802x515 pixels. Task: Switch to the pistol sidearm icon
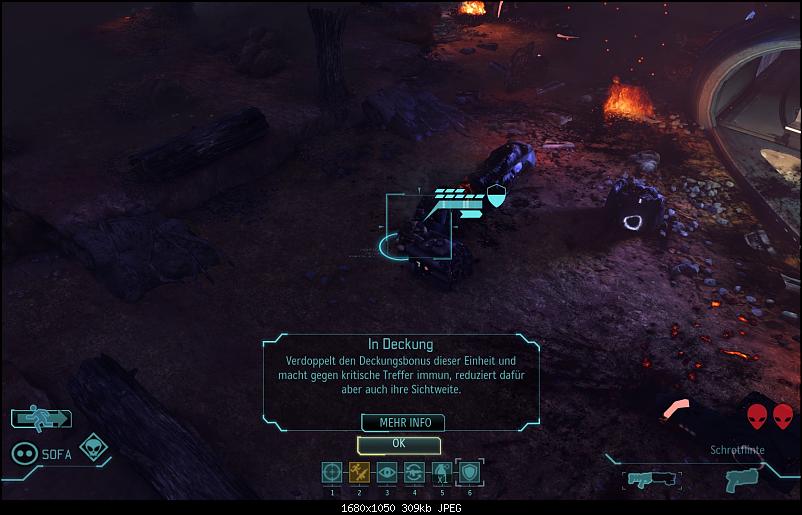[742, 478]
